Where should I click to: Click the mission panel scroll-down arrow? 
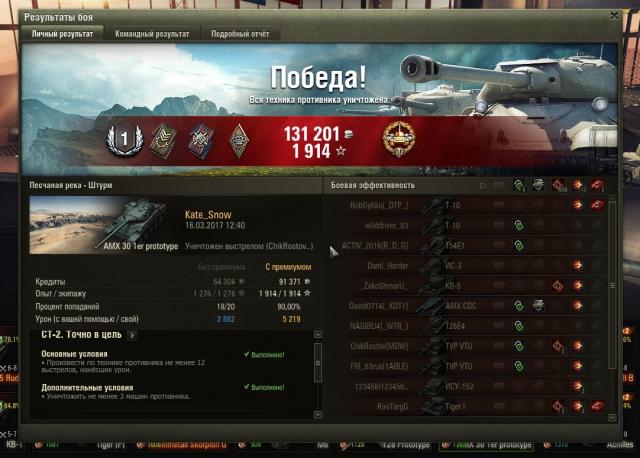318,412
